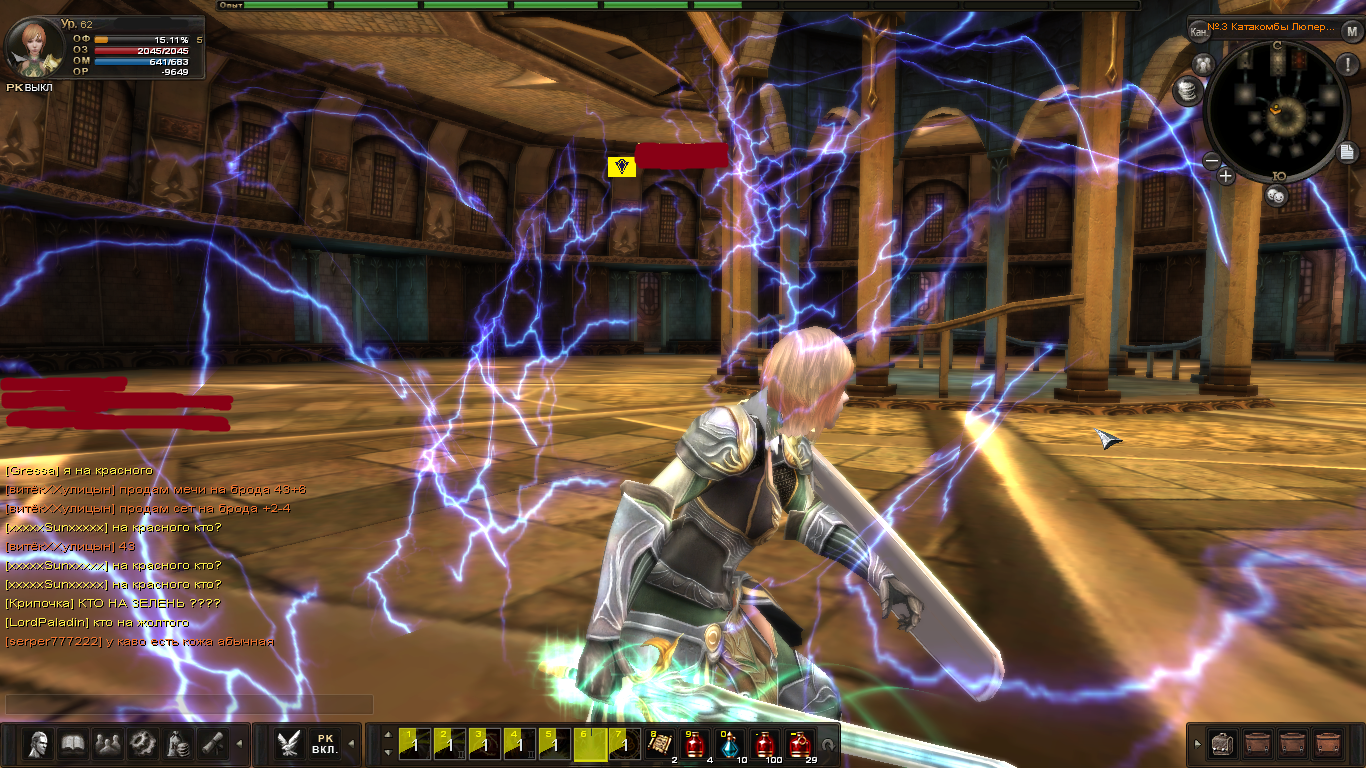
Task: Click the chat text input field
Action: pyautogui.click(x=189, y=704)
